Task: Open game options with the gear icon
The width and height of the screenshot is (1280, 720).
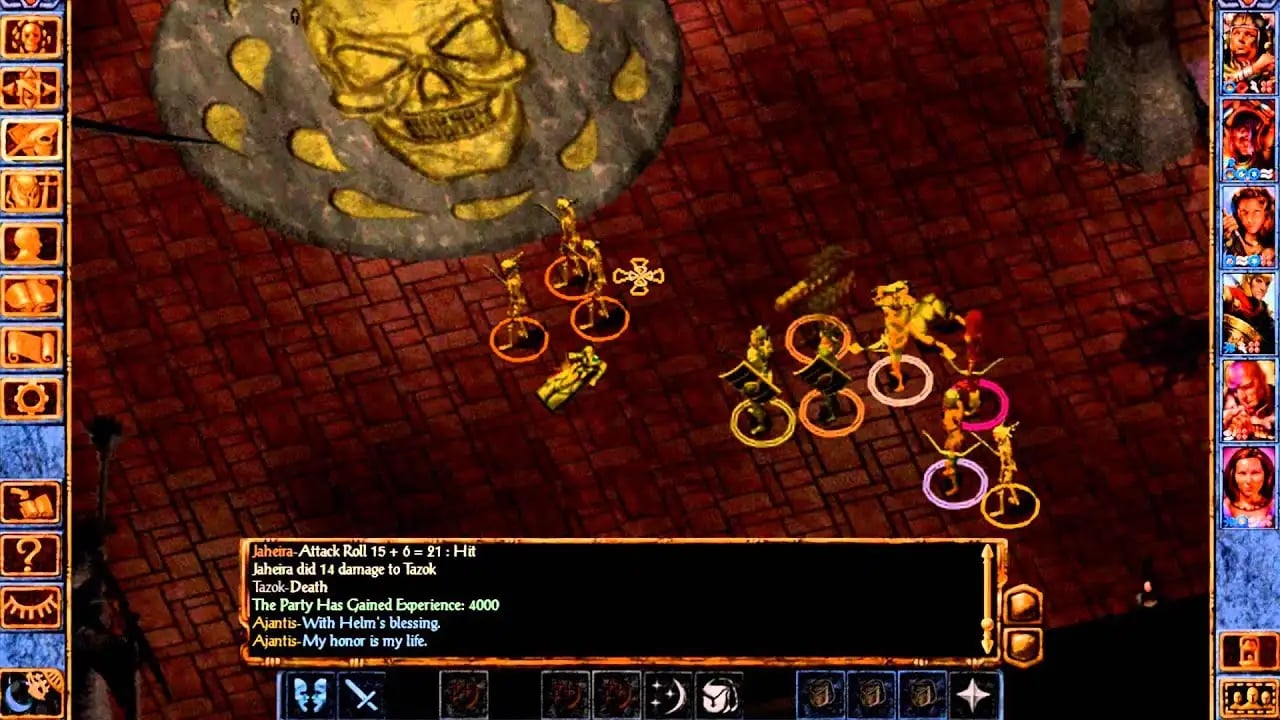Action: 32,399
